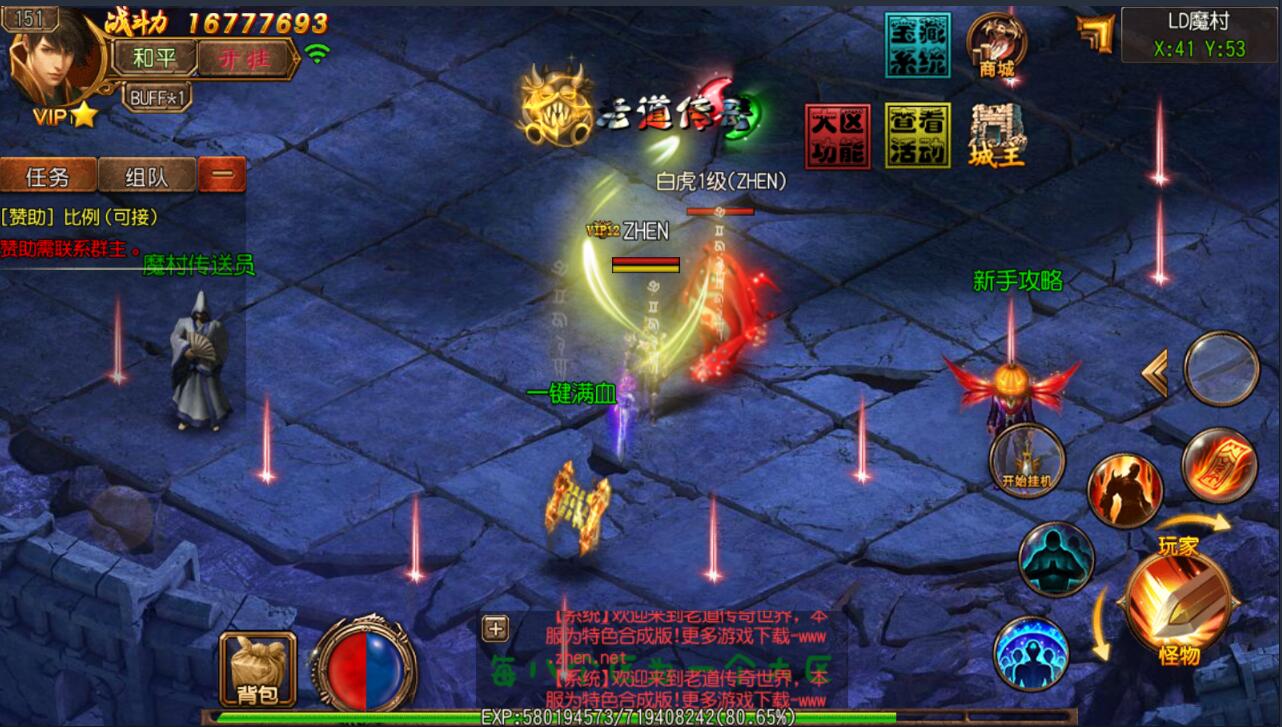Image resolution: width=1282 pixels, height=727 pixels.
Task: Activate the flaming warrior skill
Action: (x=1124, y=490)
